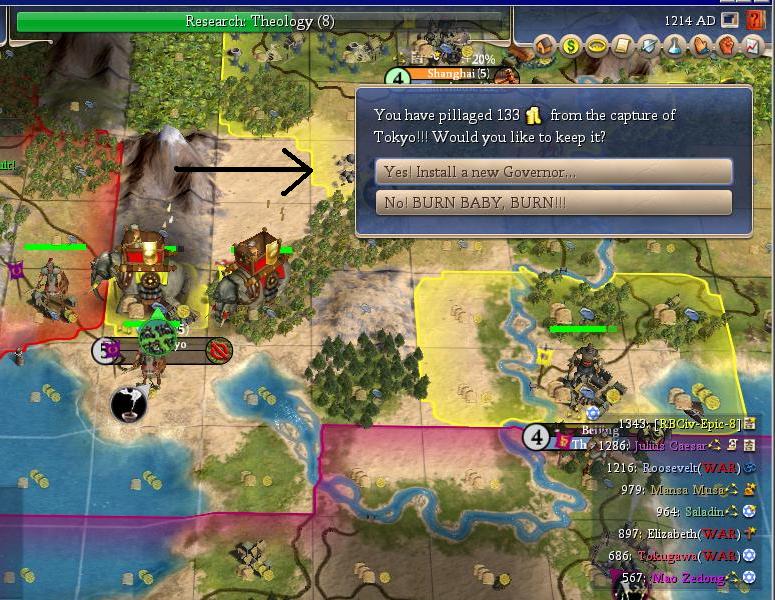This screenshot has height=600, width=775.
Task: Contact Tokugawa in the scoreboard
Action: tap(676, 556)
